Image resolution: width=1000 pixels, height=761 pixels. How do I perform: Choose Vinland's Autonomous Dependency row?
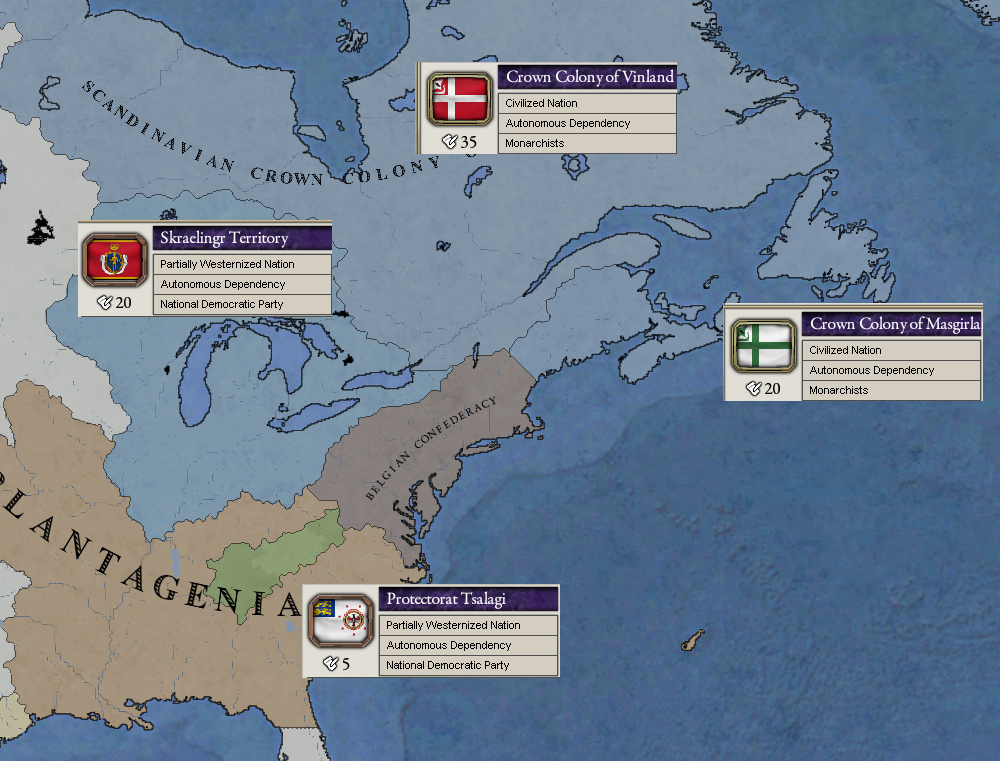pos(588,123)
